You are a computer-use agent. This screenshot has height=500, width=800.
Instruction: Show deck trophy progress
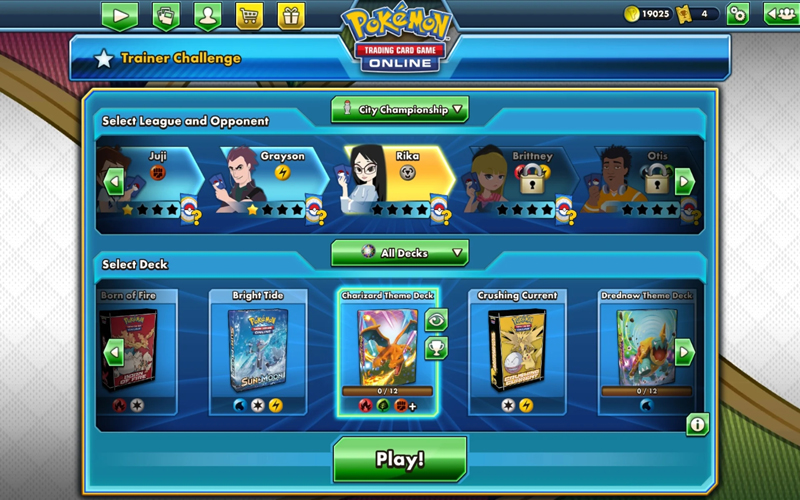click(x=436, y=348)
